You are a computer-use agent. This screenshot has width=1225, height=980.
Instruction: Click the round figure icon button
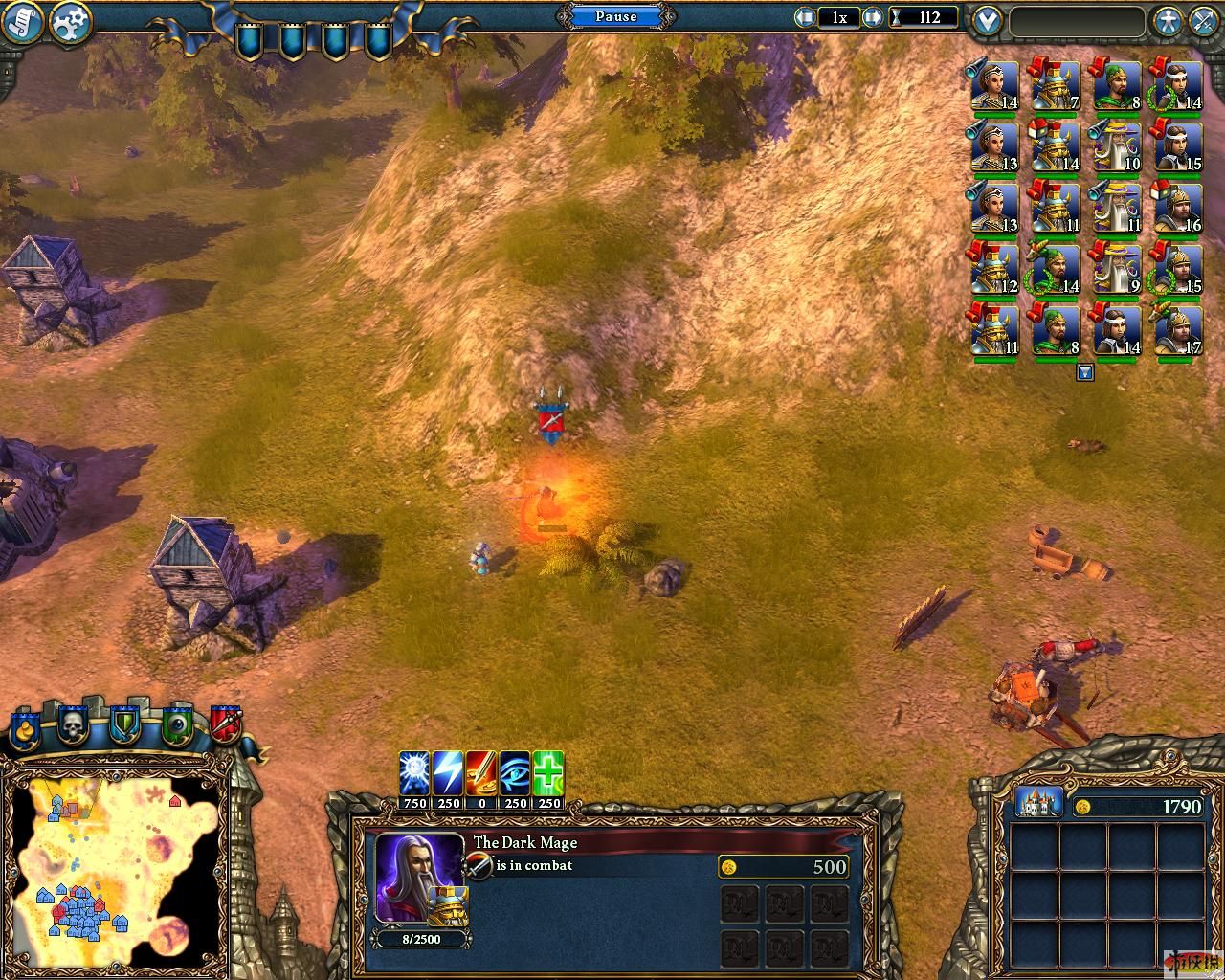click(1168, 21)
